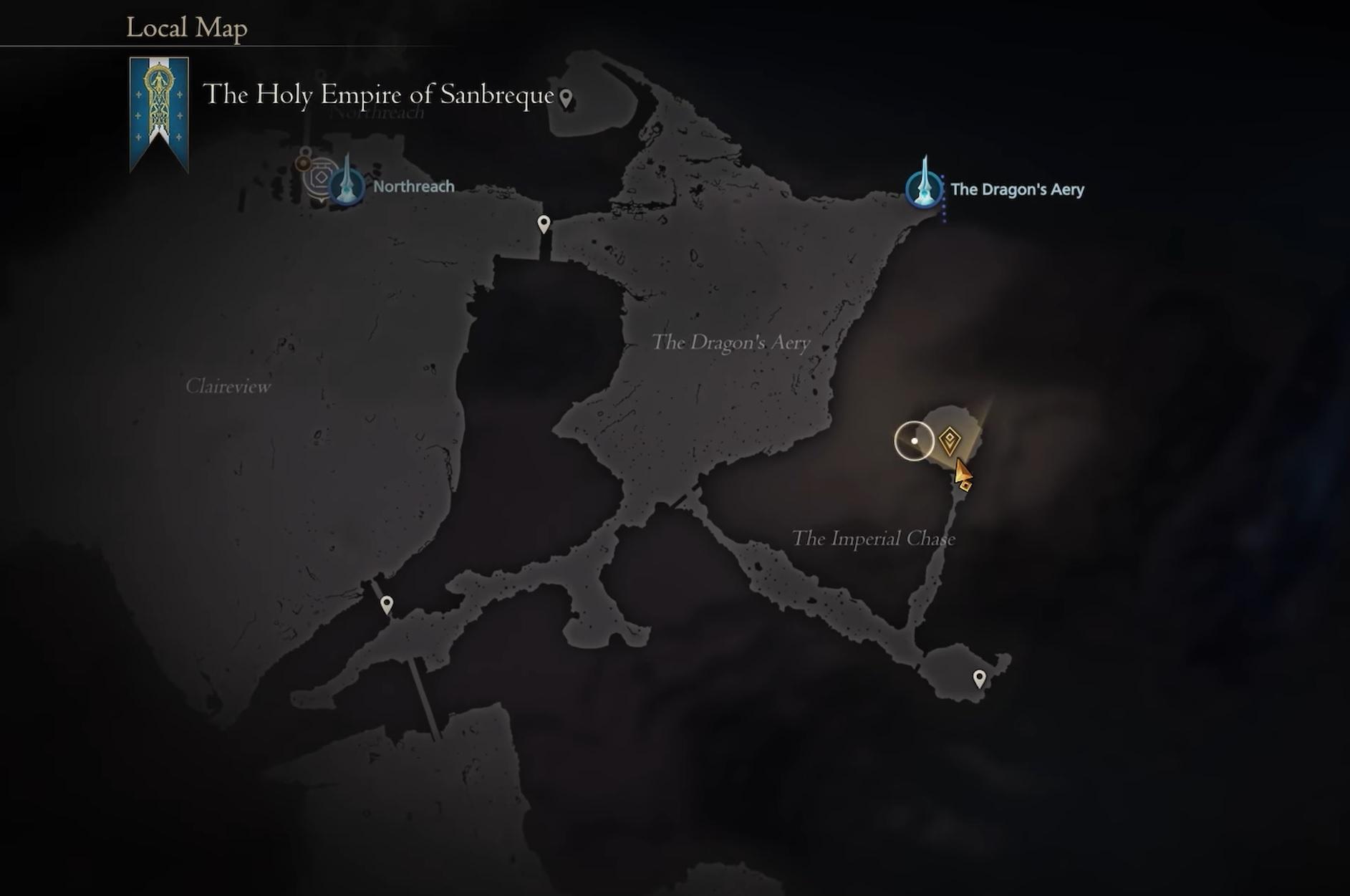Screen dimensions: 1350x896
Task: Select the Northreach obelisk fast-travel icon
Action: coord(347,186)
